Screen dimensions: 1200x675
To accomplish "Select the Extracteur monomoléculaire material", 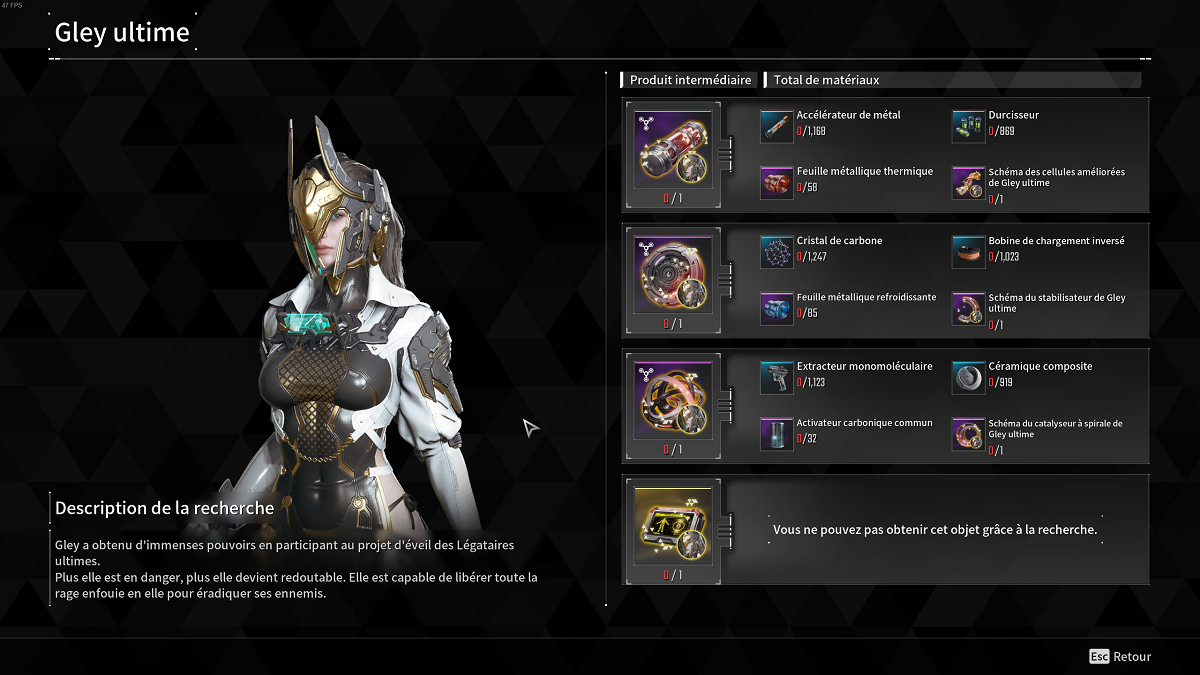I will pos(777,377).
